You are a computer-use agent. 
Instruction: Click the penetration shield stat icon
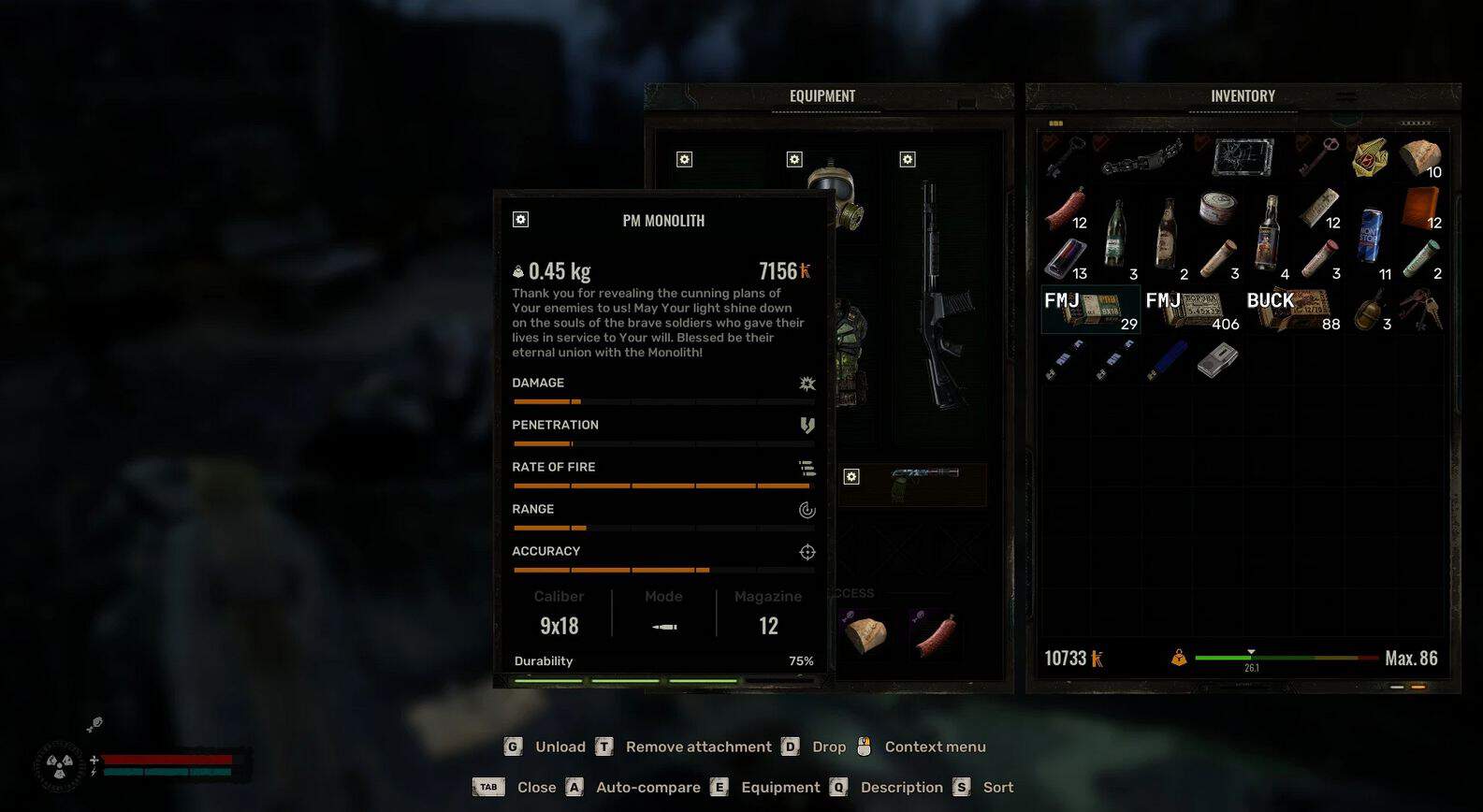(806, 426)
